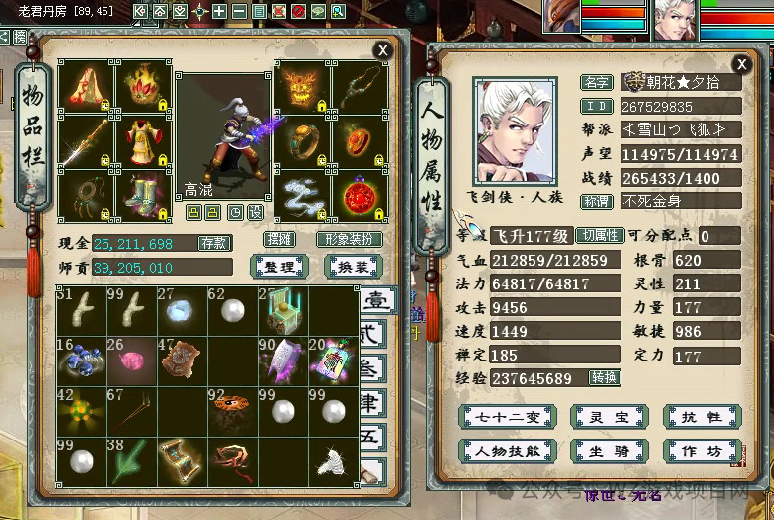Image resolution: width=774 pixels, height=520 pixels.
Task: Click the 转换 experience convert button
Action: tap(604, 378)
